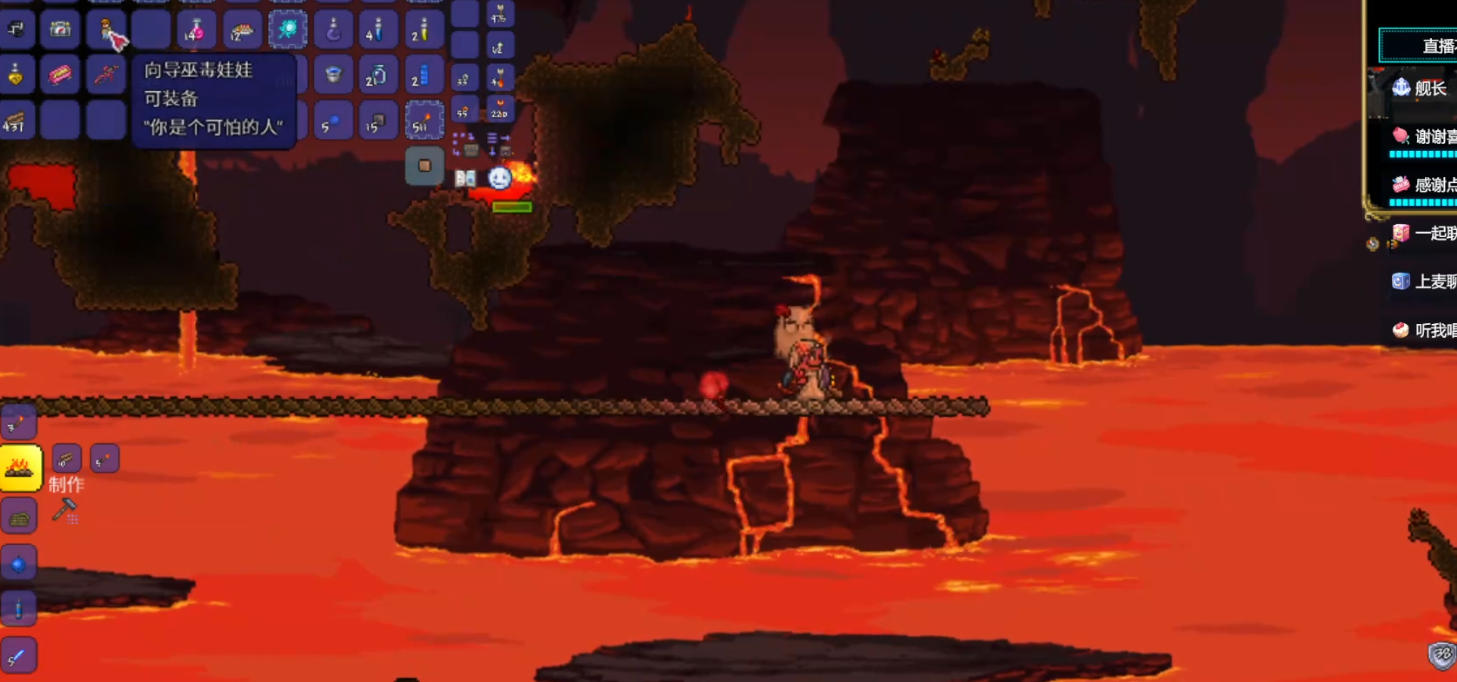Choose the highlighted magic mirror slot
Image resolution: width=1457 pixels, height=682 pixels.
point(287,29)
